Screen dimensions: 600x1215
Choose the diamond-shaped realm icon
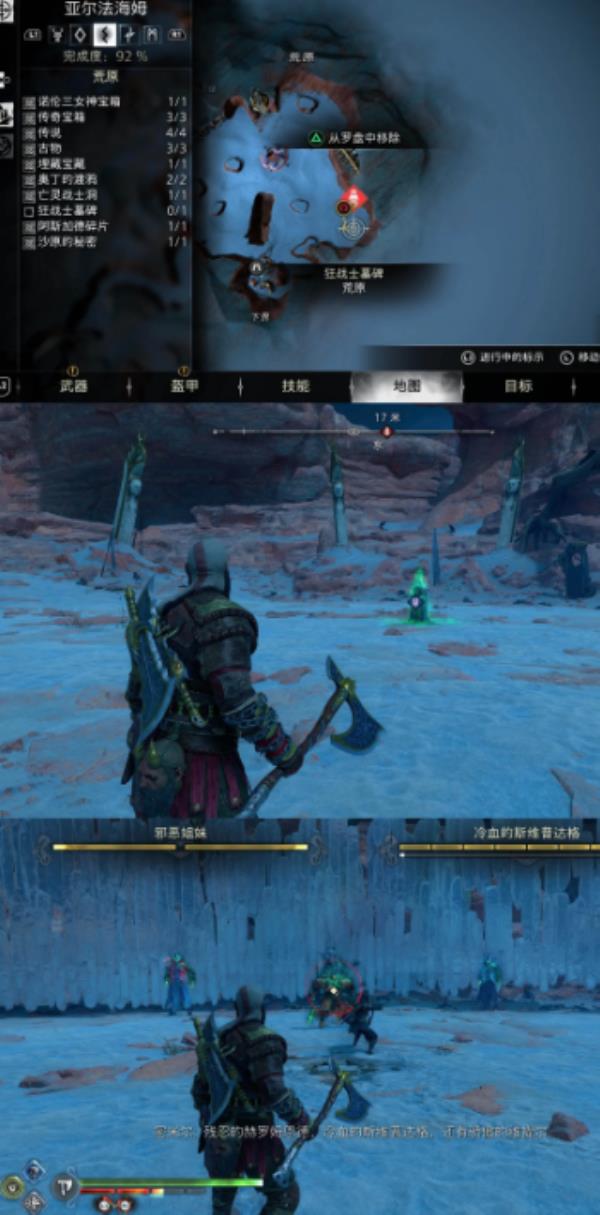(x=79, y=35)
